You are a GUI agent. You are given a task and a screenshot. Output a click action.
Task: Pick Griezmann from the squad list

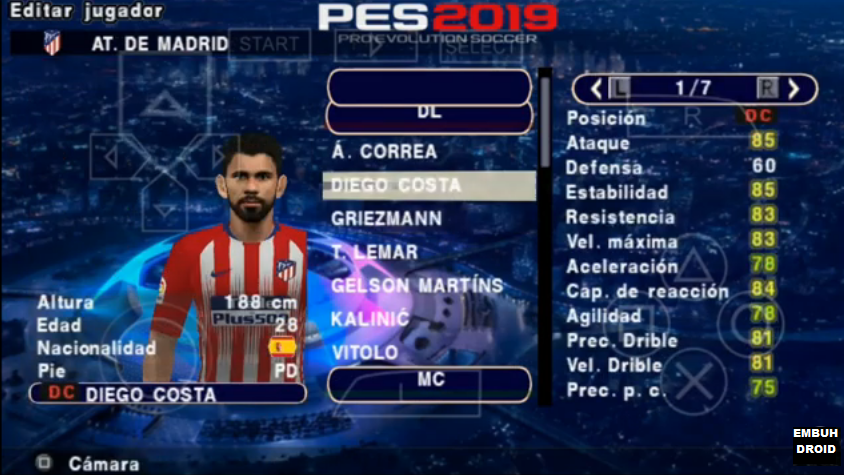[387, 218]
